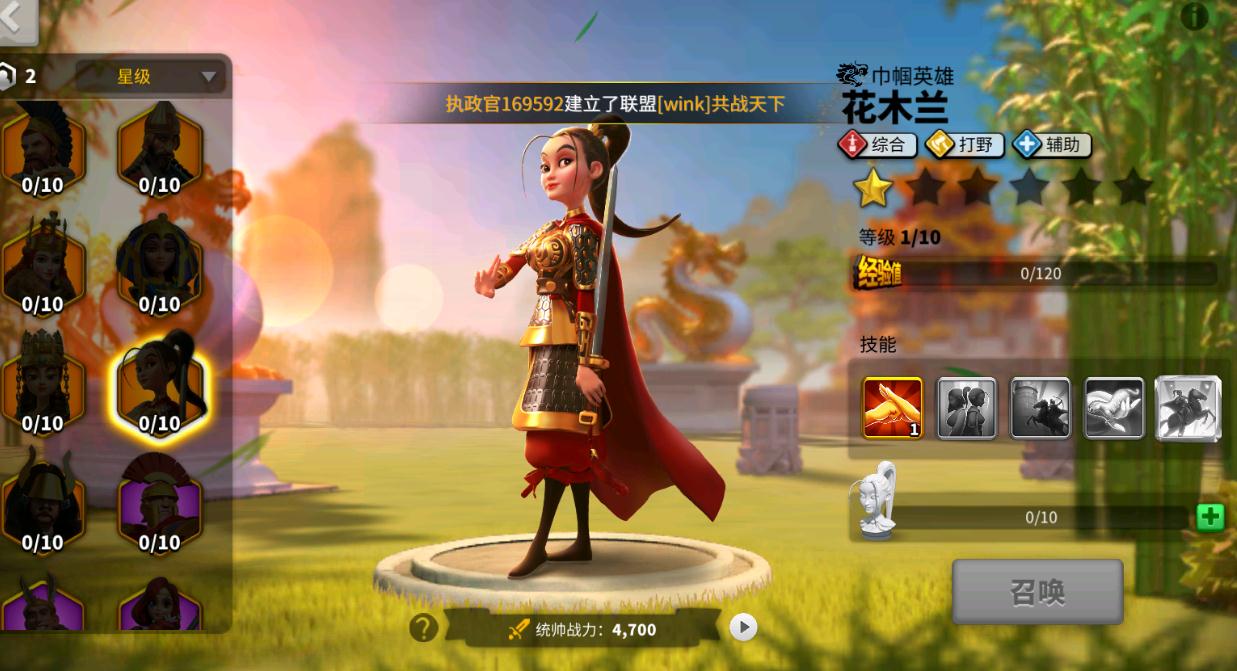Image resolution: width=1237 pixels, height=671 pixels.
Task: Tap the 辅助 talent tag
Action: [x=1053, y=145]
